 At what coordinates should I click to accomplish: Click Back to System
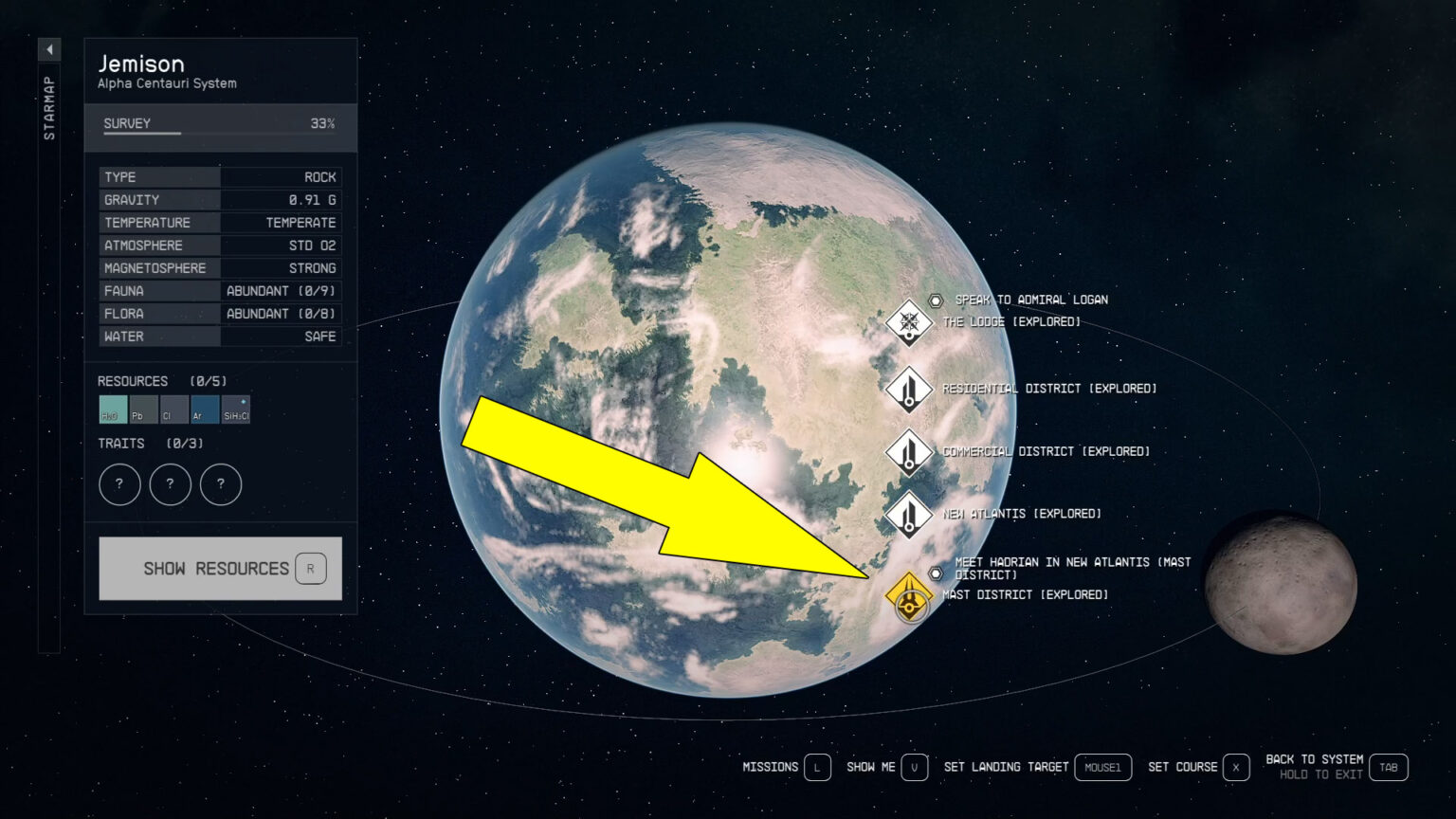pyautogui.click(x=1315, y=758)
